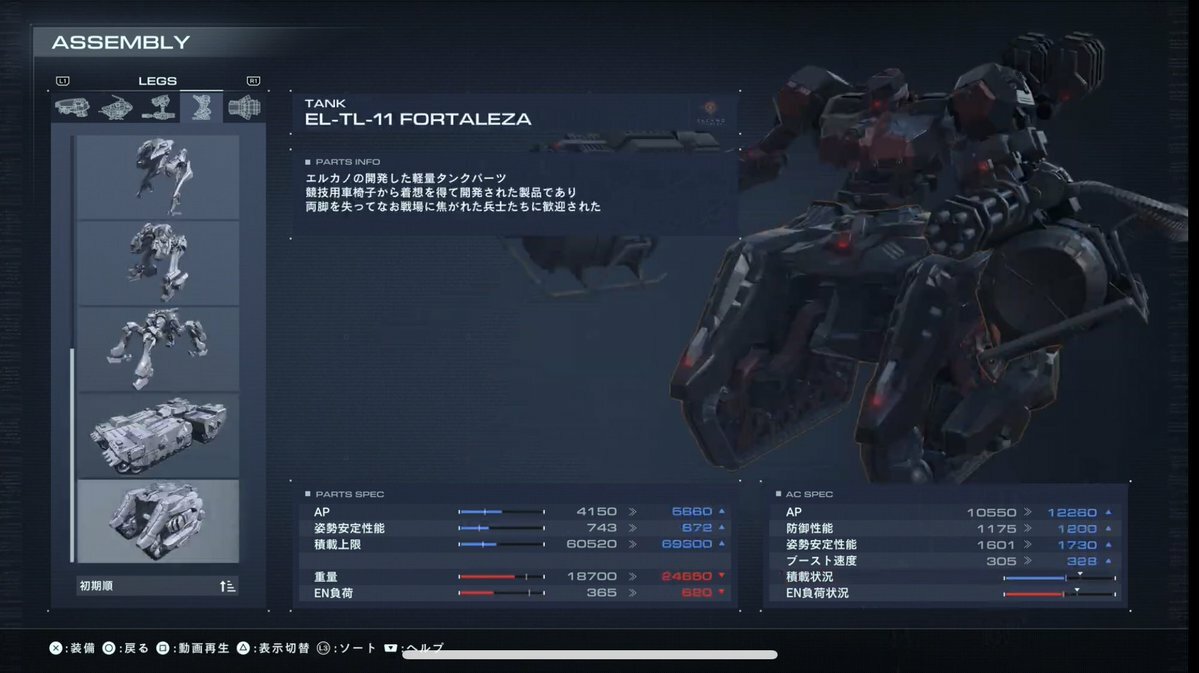Select the boxy heavy tank treads part

158,434
